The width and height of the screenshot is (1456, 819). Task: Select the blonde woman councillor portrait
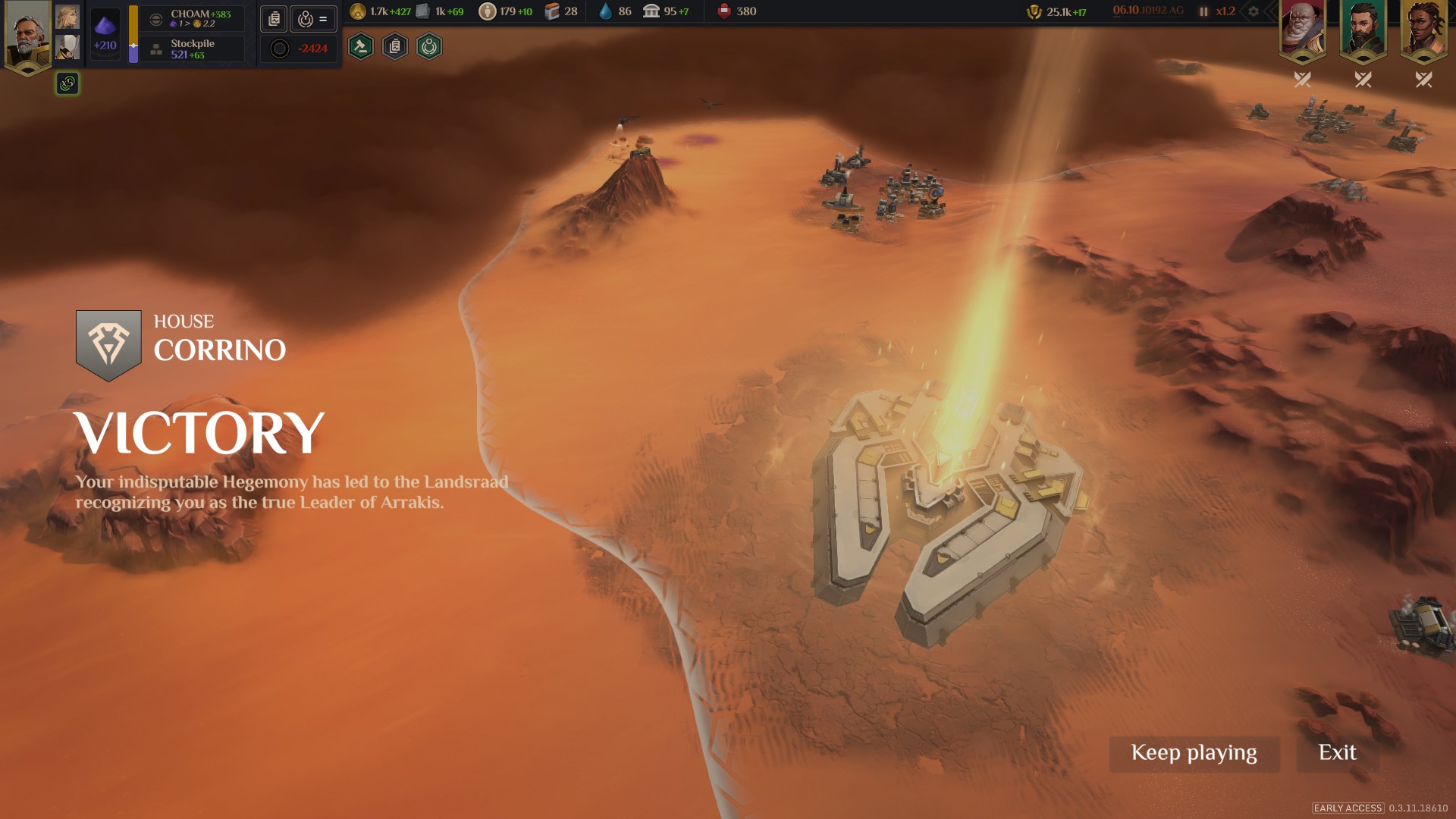coord(67,17)
